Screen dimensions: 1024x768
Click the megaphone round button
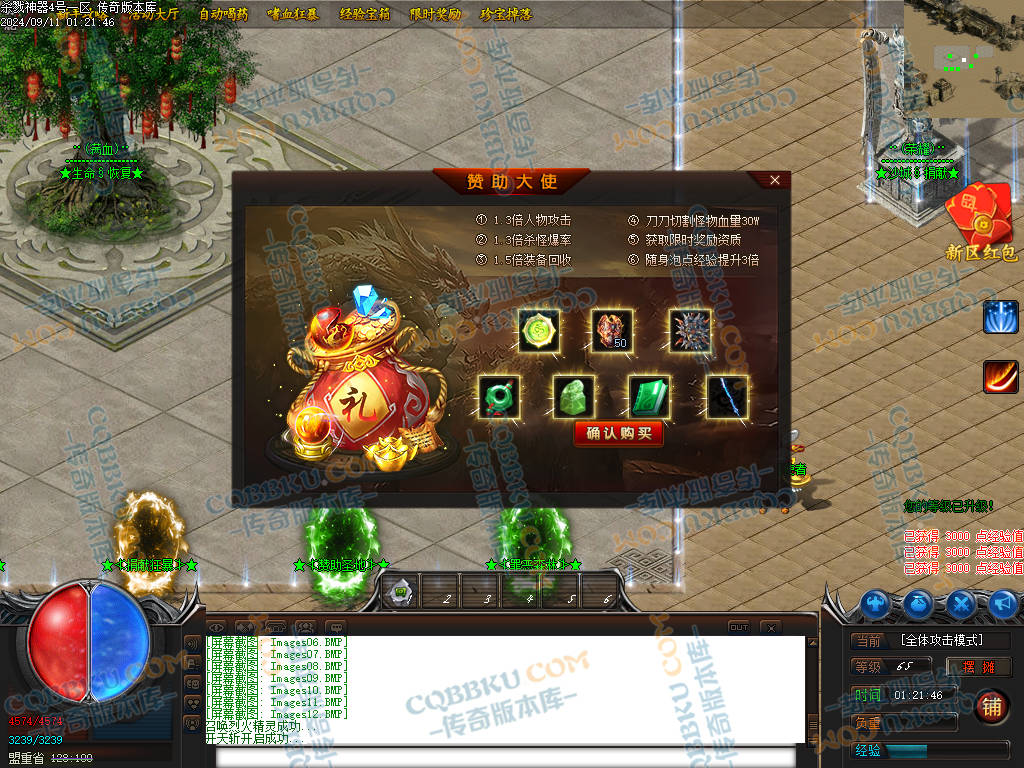1002,603
